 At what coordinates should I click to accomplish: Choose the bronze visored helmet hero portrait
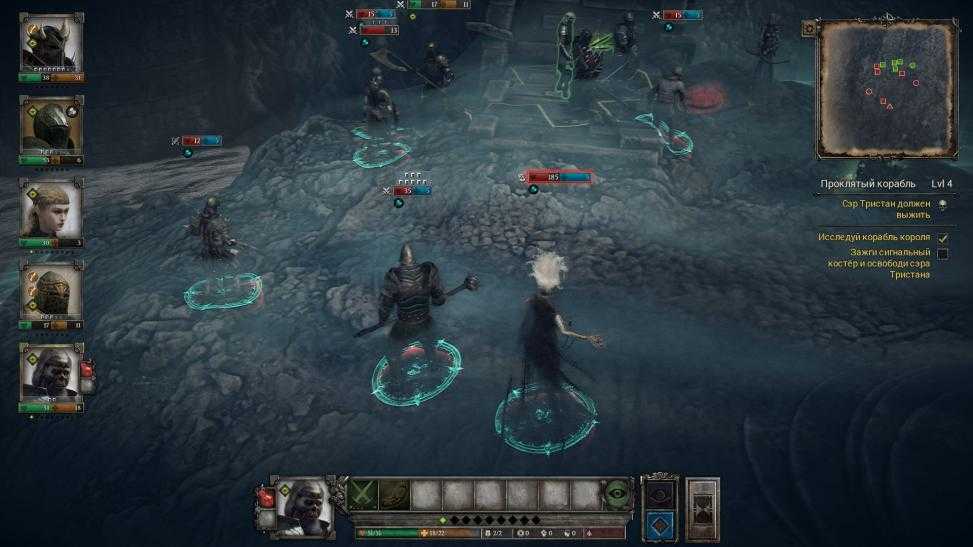click(x=51, y=290)
